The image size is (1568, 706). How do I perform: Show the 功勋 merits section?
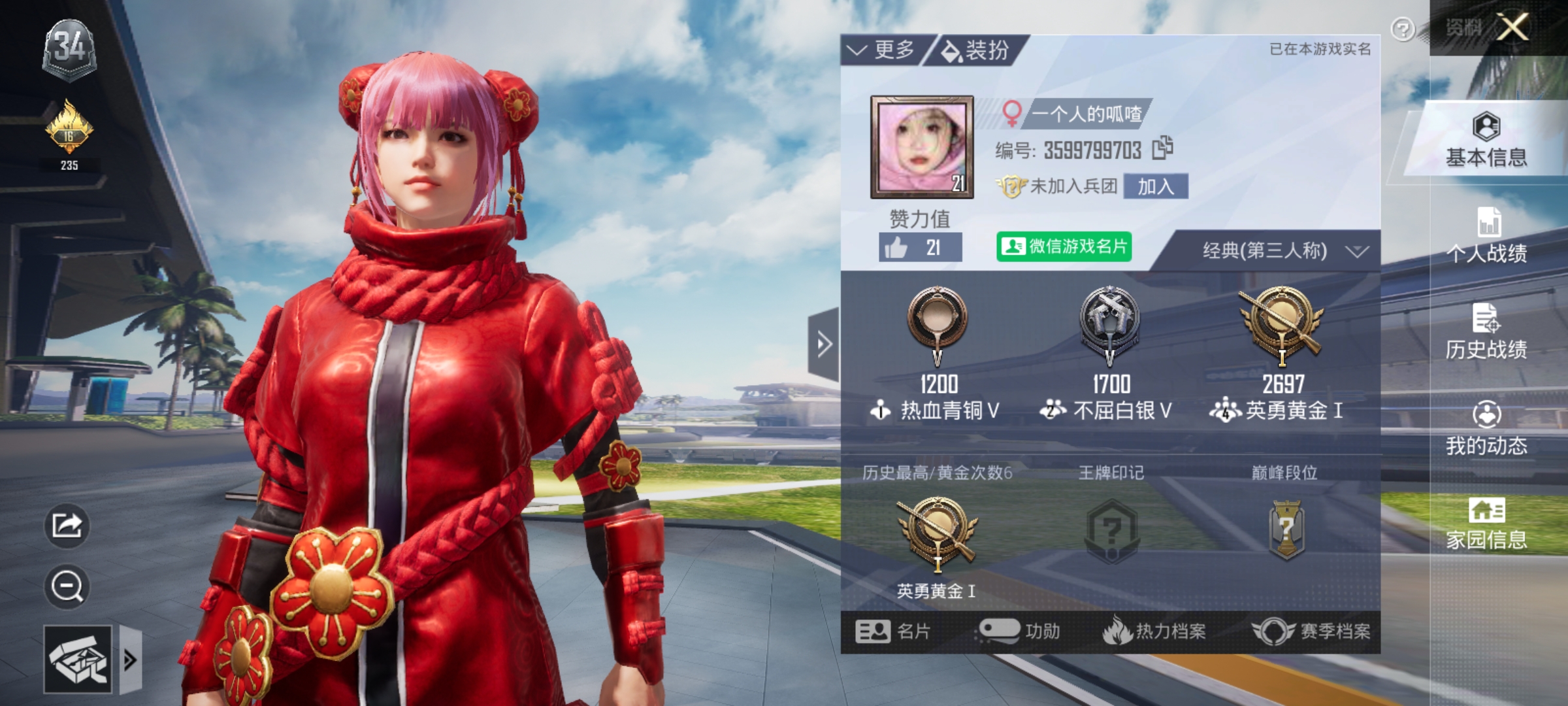[x=1020, y=631]
